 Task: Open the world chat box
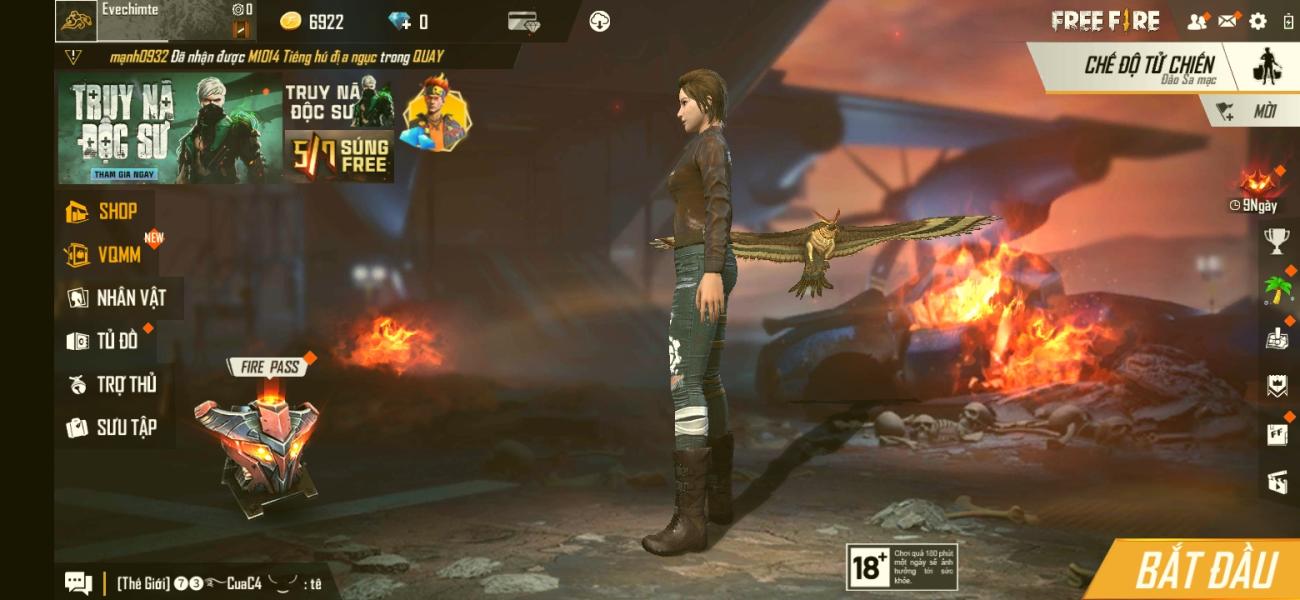[200, 583]
